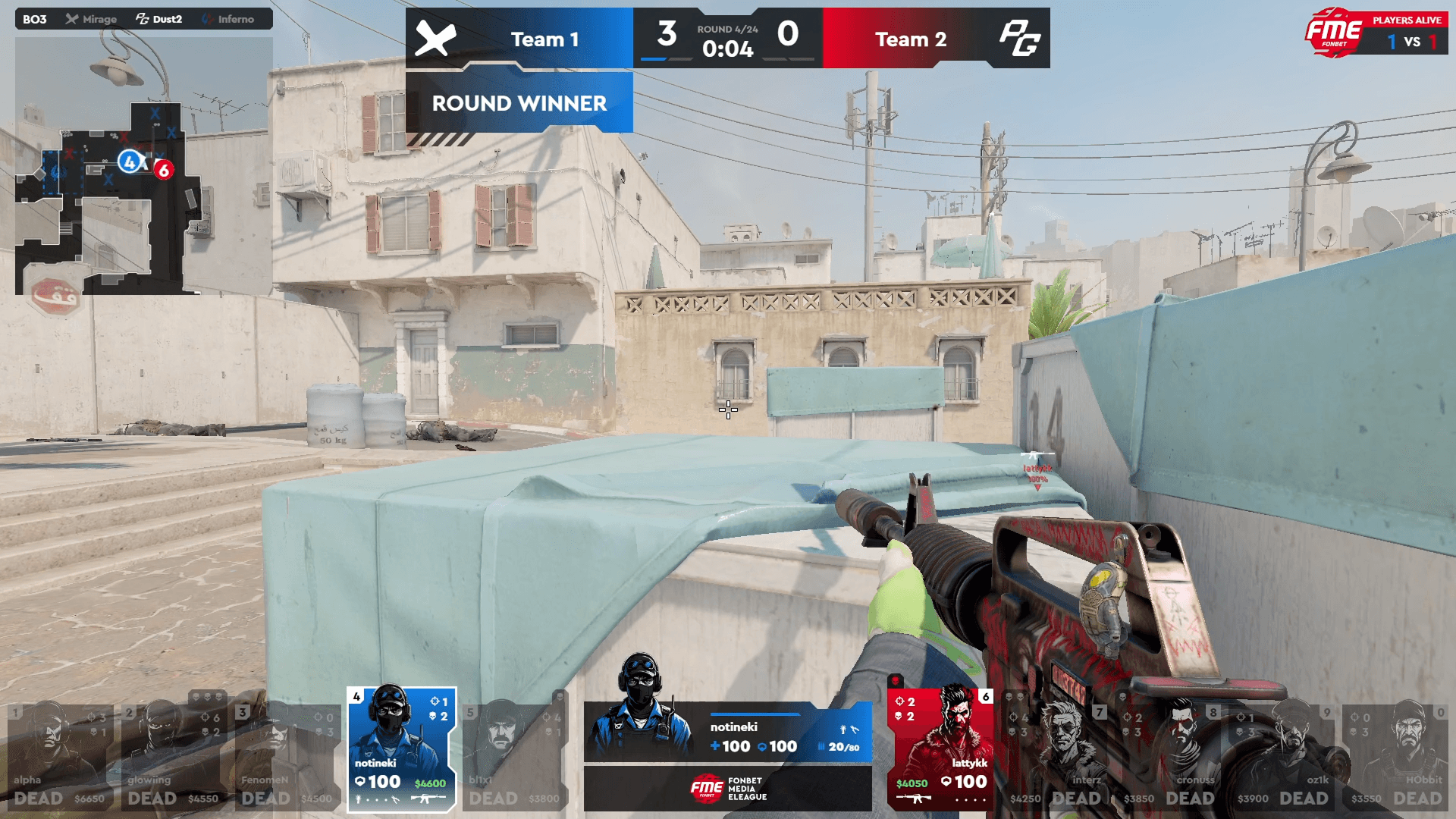Select red player marker 6 on minimap
Screen dimensions: 1456x819
pyautogui.click(x=163, y=170)
